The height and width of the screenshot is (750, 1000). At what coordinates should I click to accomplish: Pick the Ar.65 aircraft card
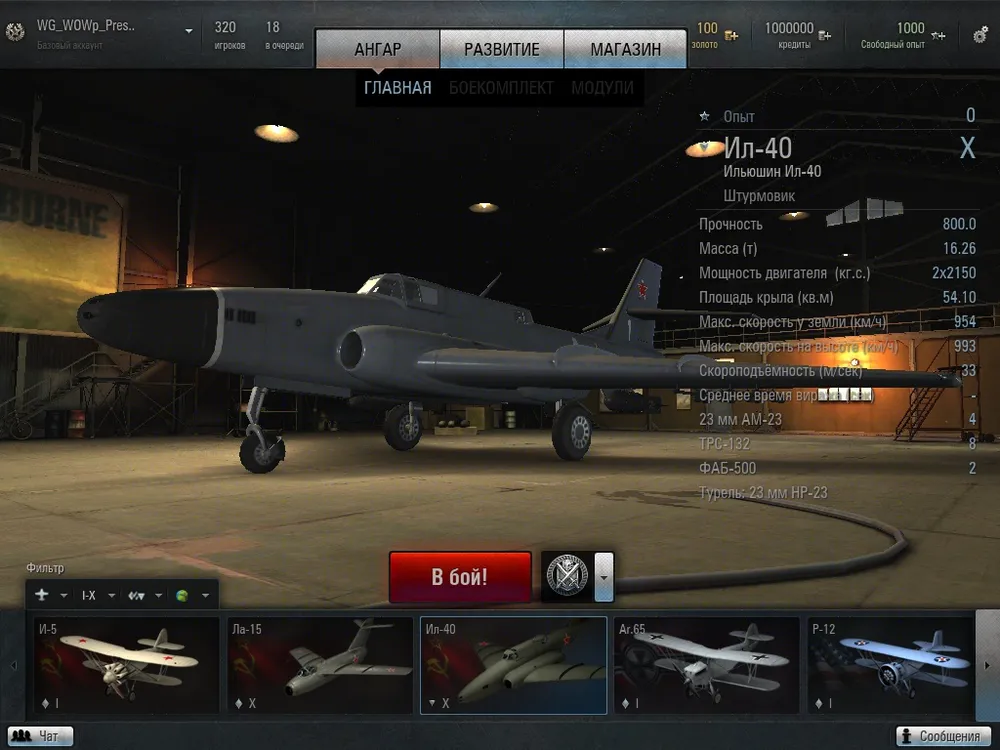(706, 665)
